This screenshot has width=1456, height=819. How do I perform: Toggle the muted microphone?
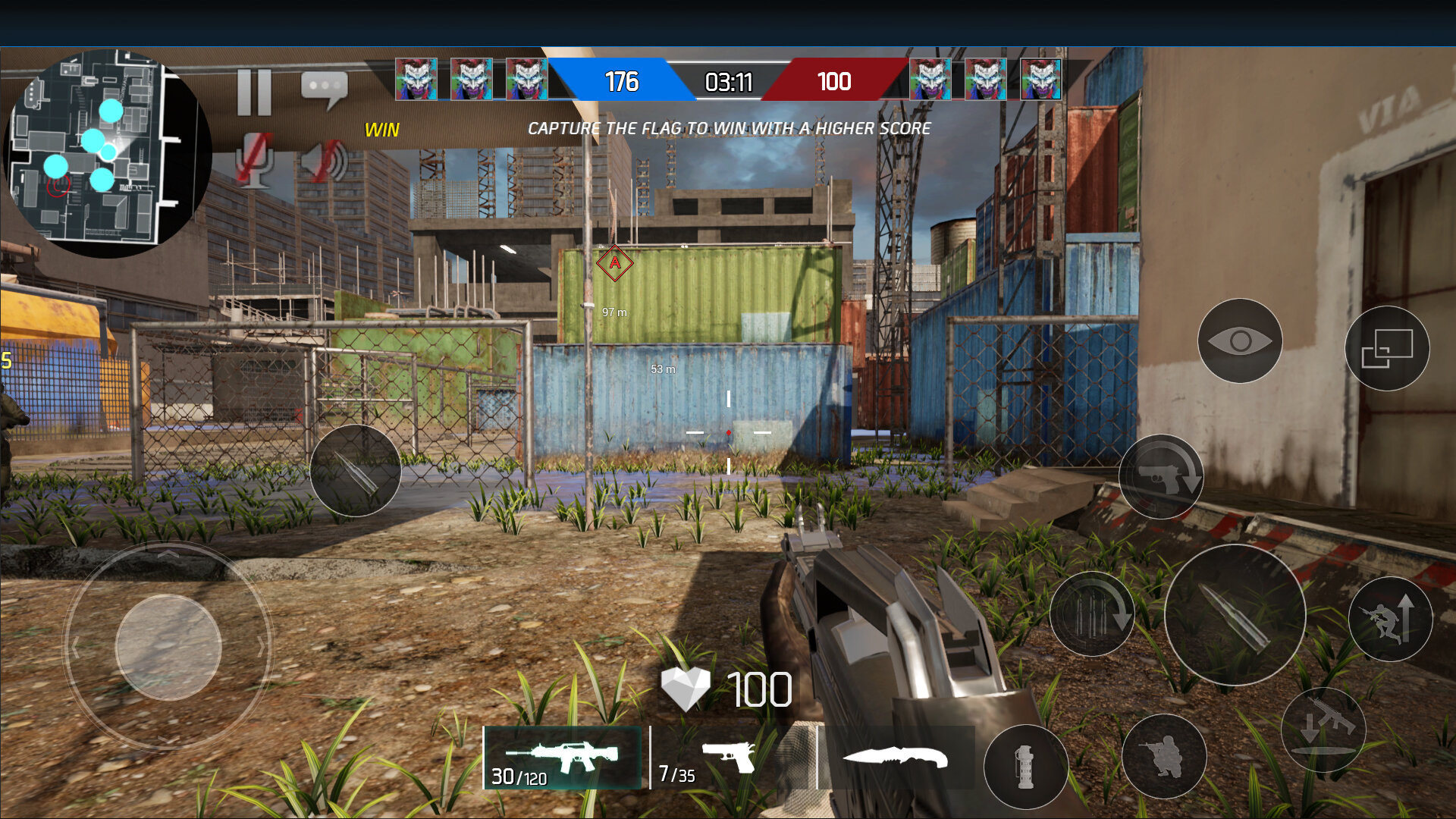pyautogui.click(x=254, y=159)
